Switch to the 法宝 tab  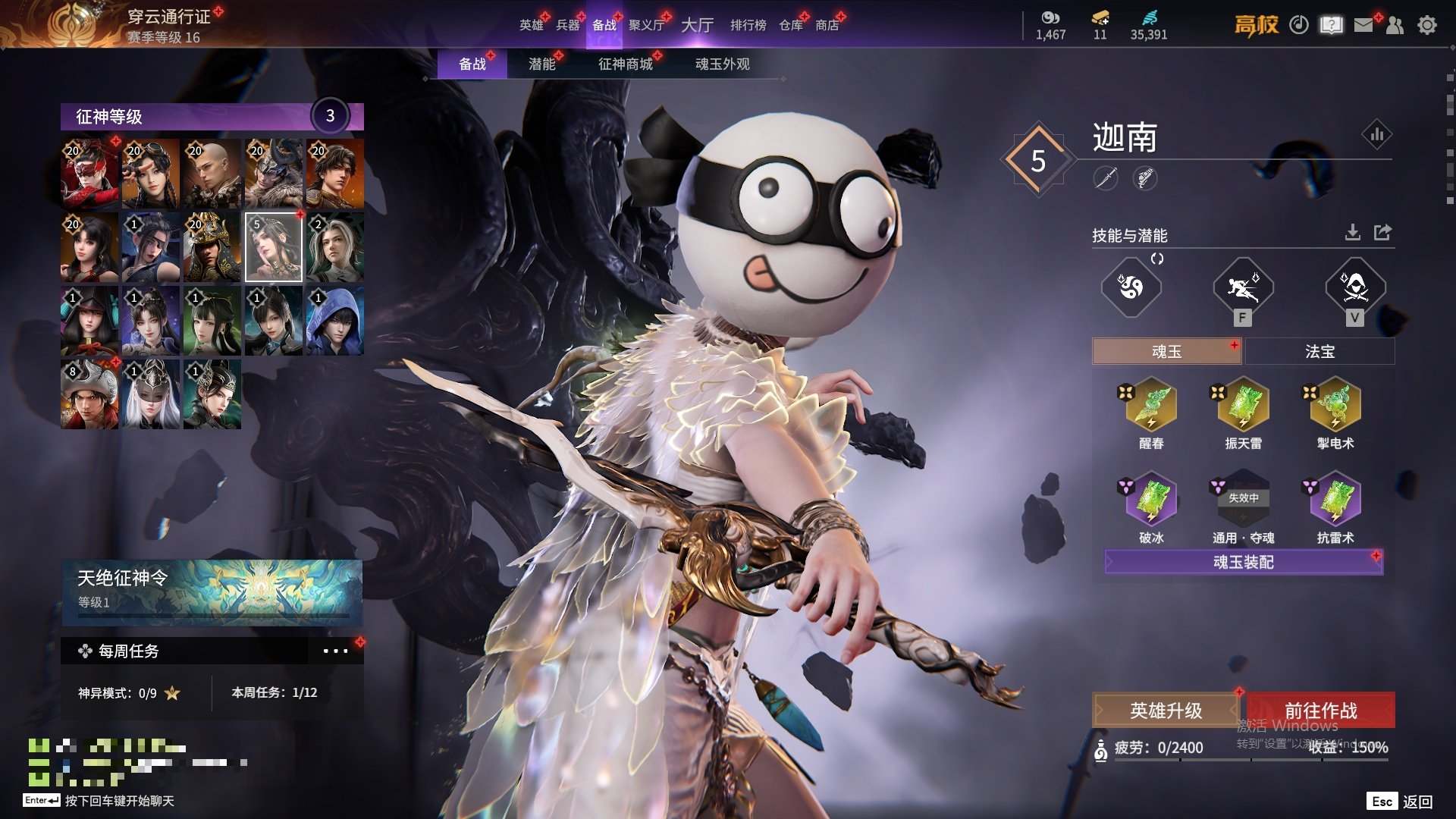(x=1319, y=351)
